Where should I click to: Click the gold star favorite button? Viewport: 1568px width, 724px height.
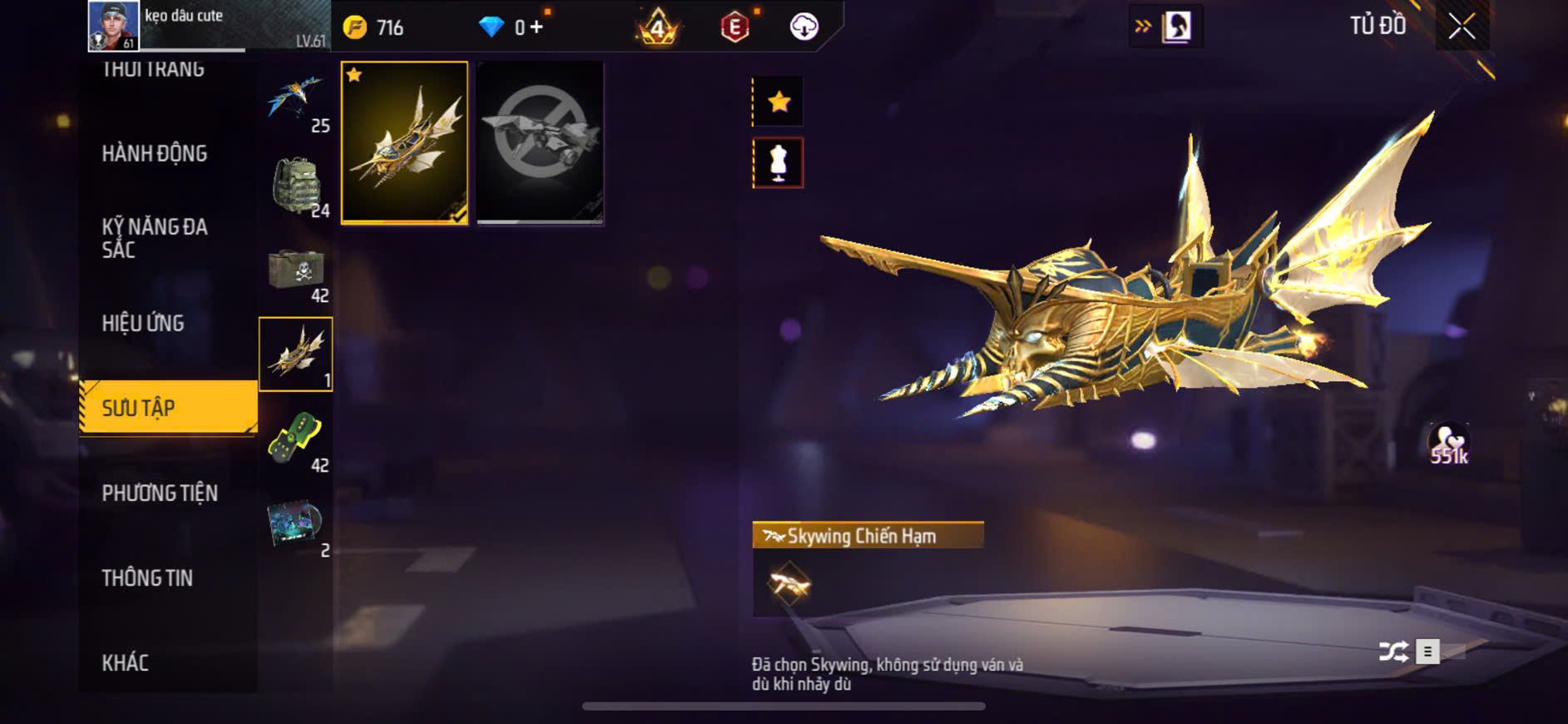[779, 102]
